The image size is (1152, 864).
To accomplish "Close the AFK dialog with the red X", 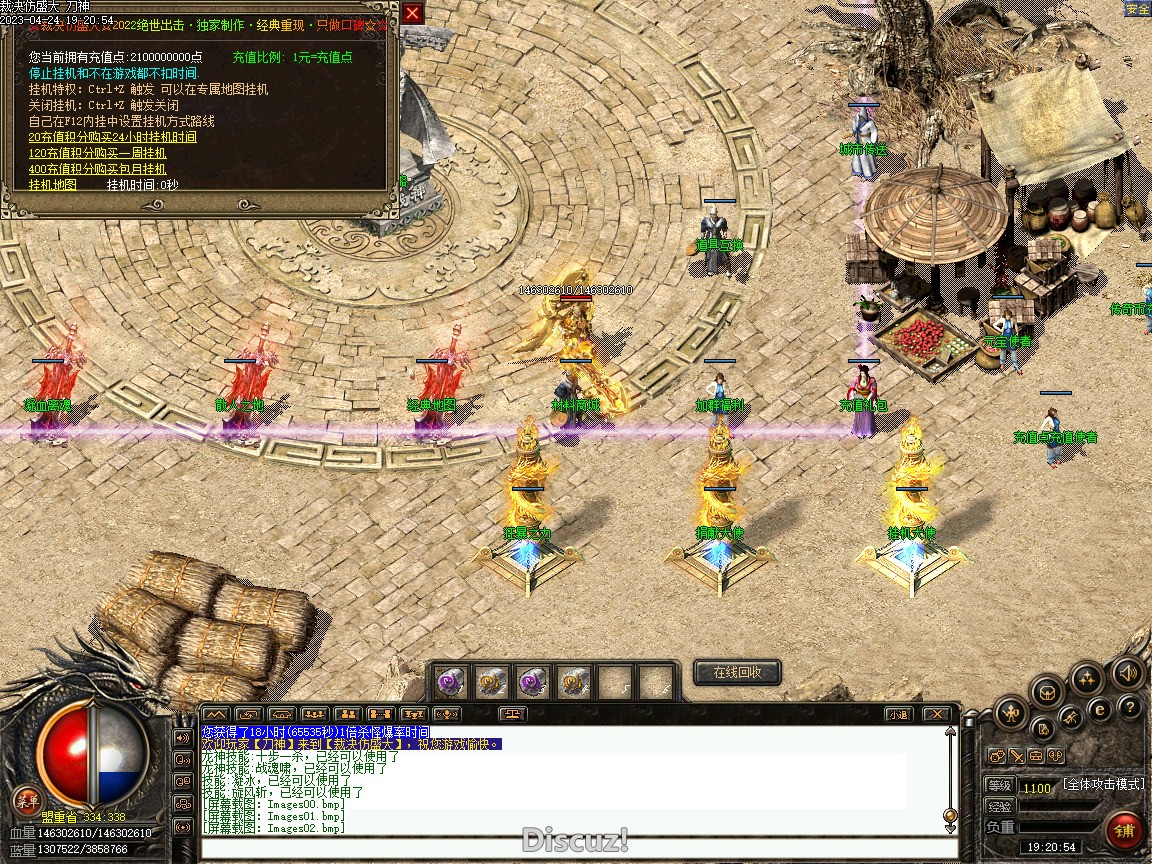I will click(x=412, y=13).
